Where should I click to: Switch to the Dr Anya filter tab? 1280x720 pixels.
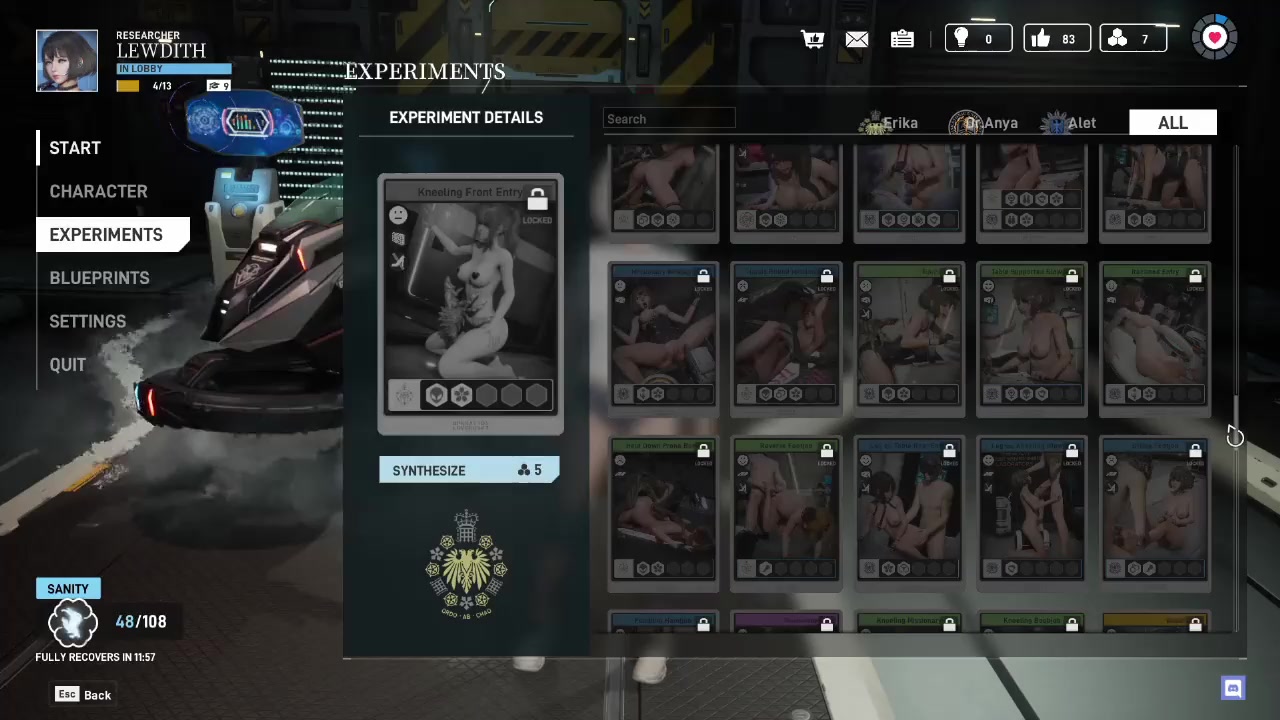coord(984,123)
